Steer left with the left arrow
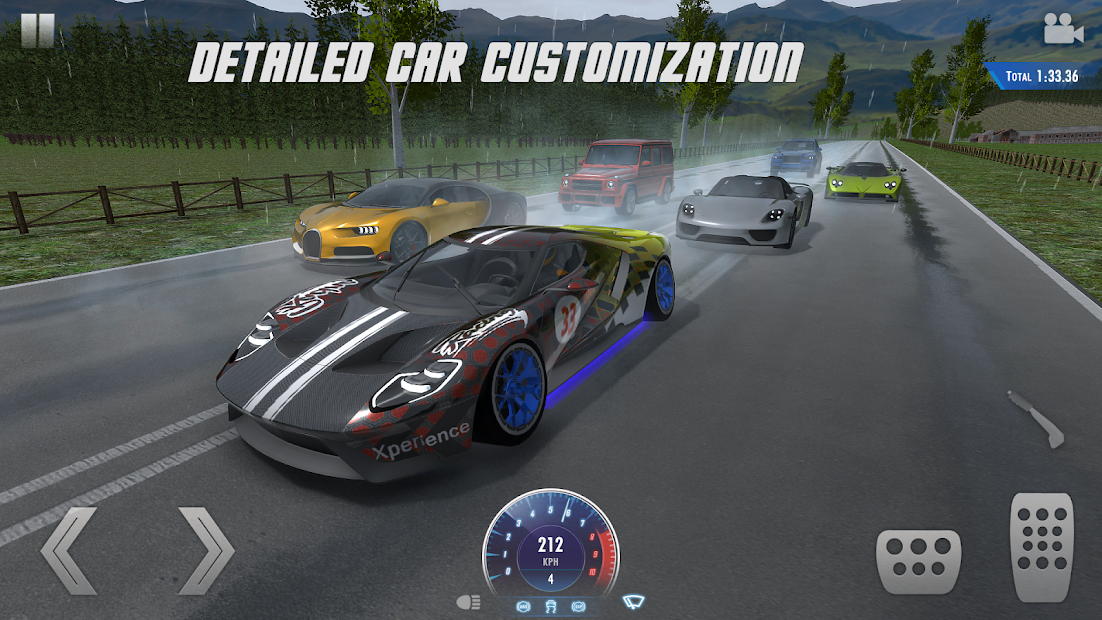 (x=69, y=550)
